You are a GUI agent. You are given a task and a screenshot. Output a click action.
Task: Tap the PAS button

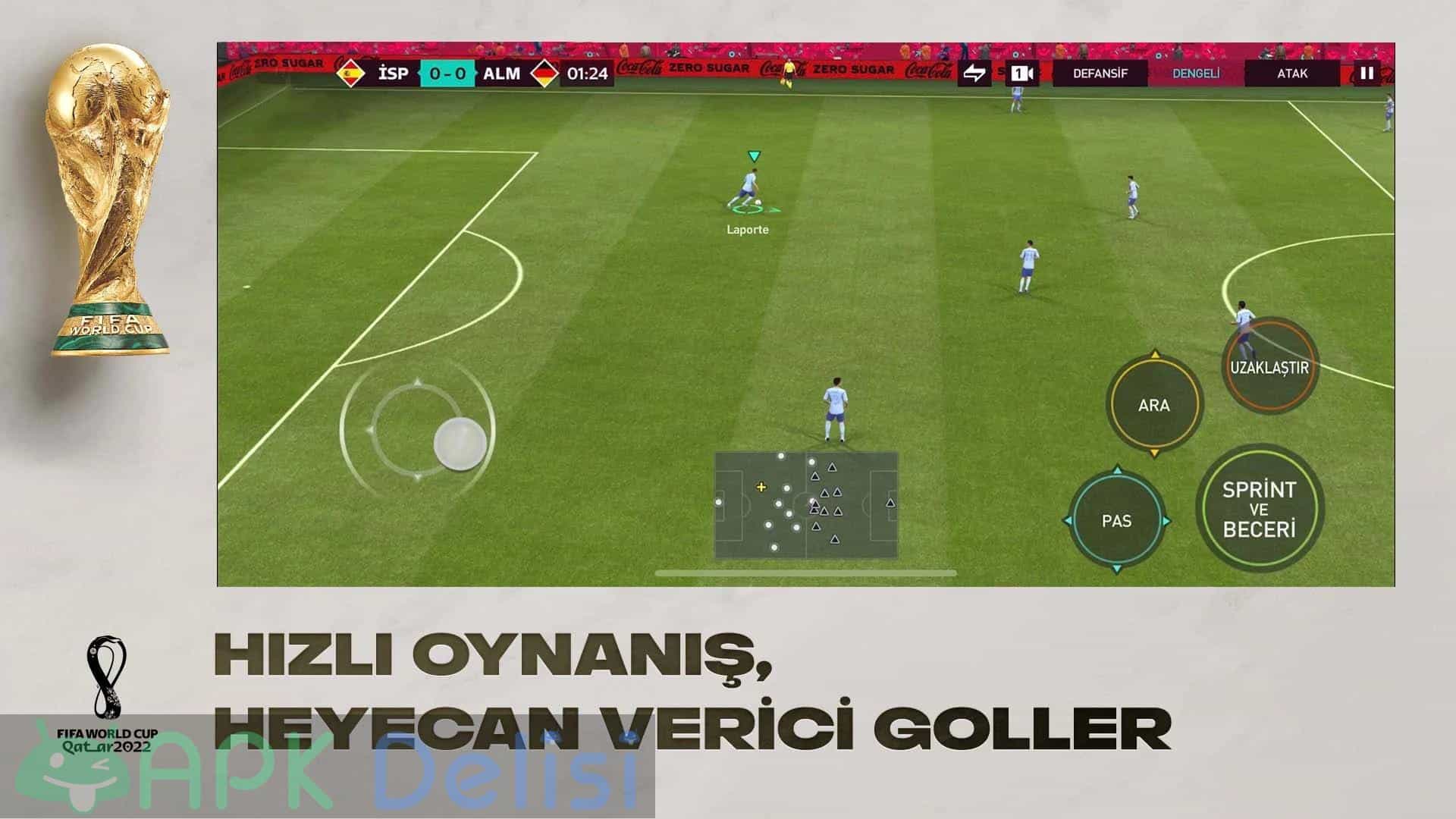1116,521
